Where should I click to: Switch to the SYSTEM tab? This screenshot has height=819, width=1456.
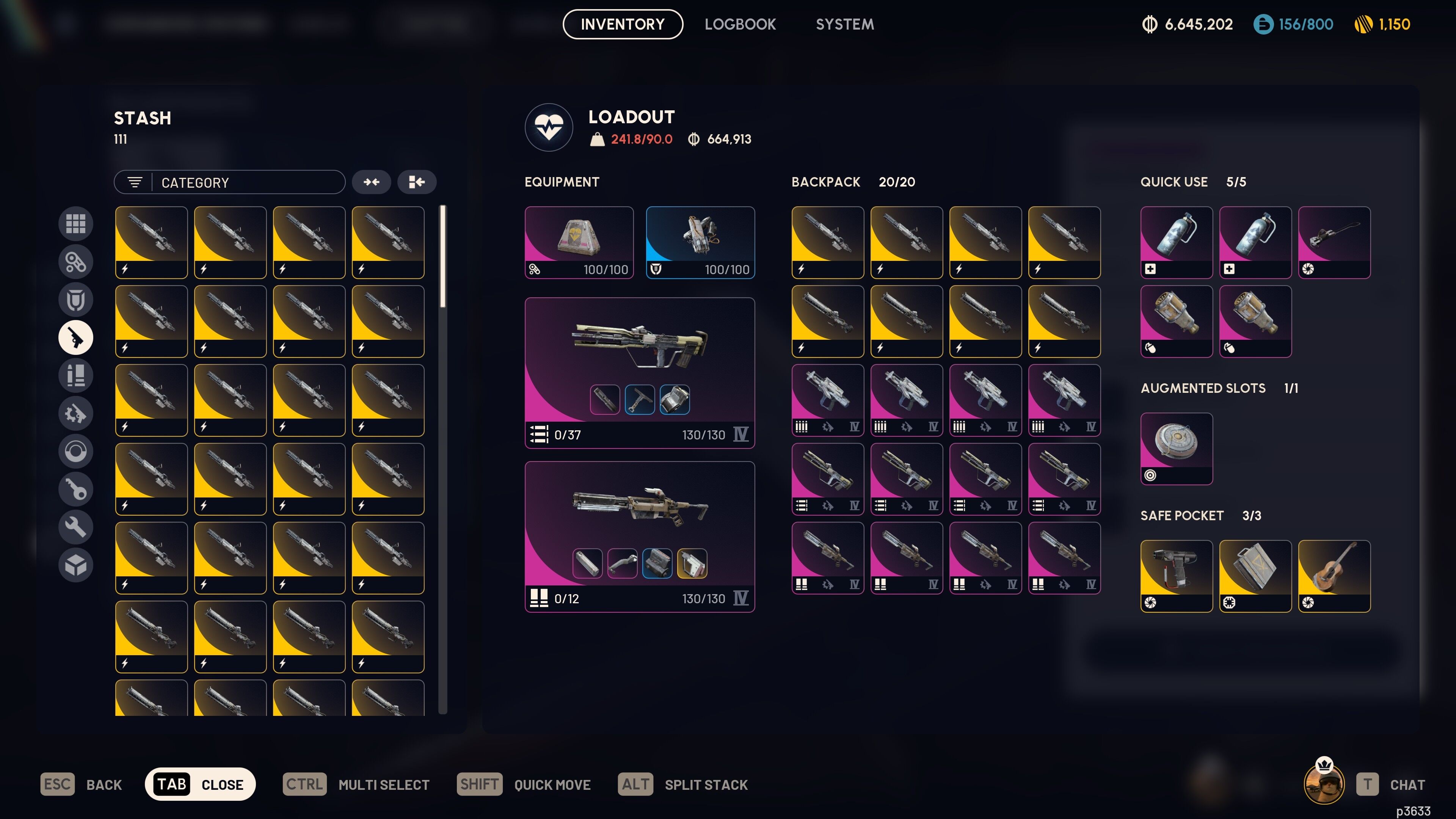point(844,24)
